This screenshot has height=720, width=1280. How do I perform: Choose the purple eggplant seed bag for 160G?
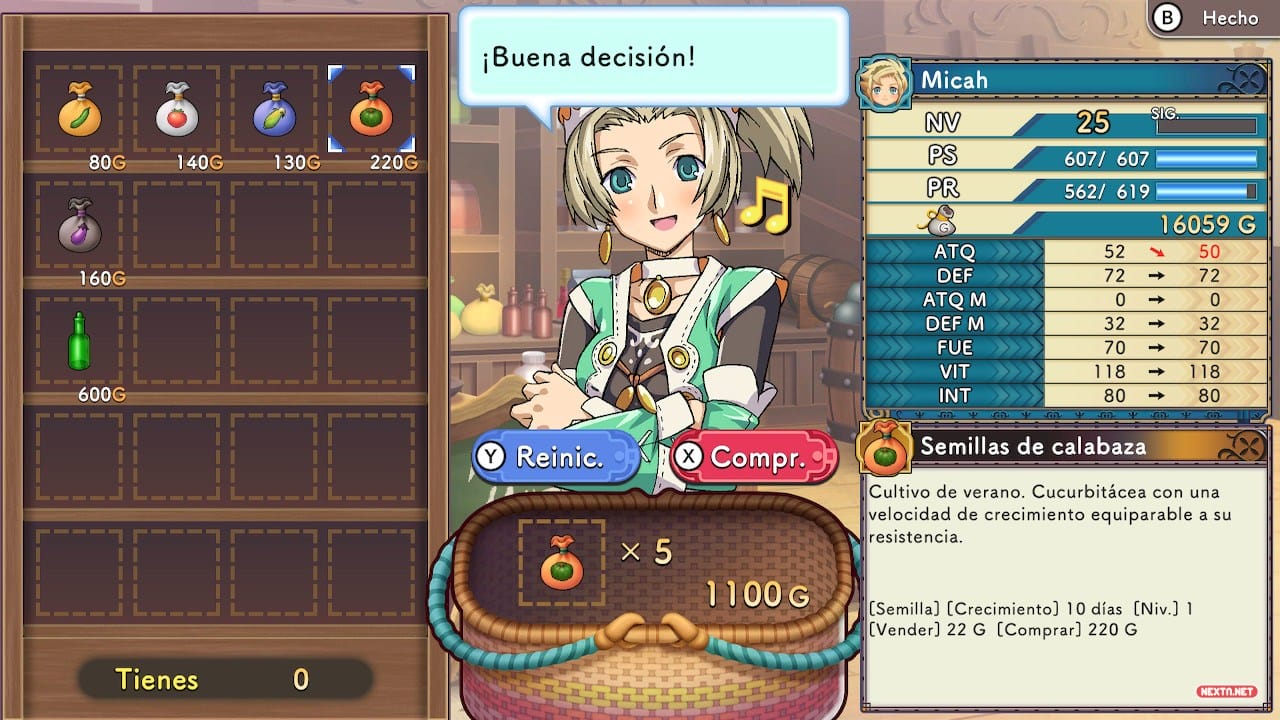(79, 224)
